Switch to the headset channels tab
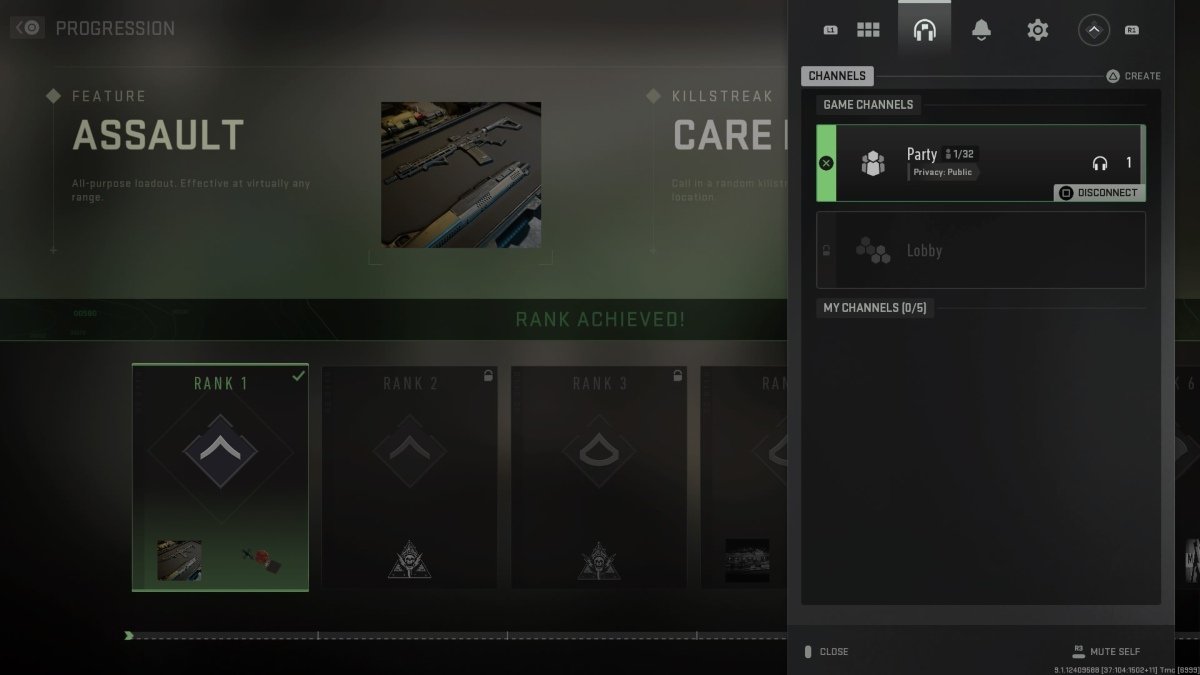The image size is (1200, 675). 924,30
